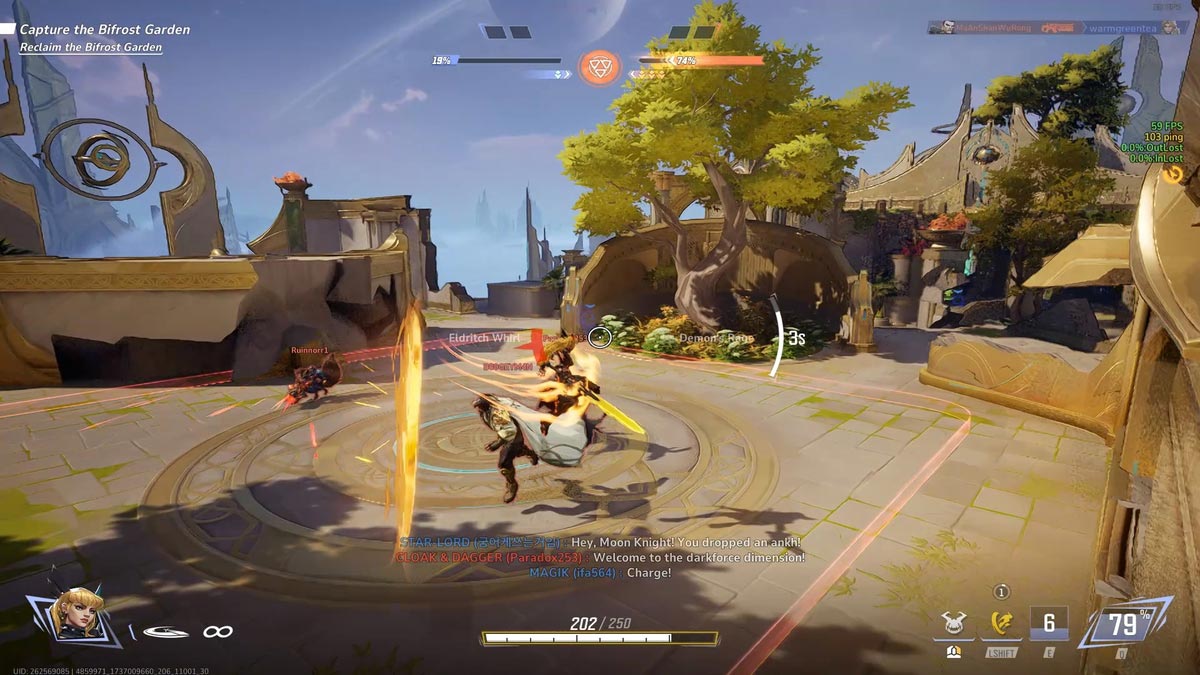The width and height of the screenshot is (1200, 675).
Task: Click the Cloak & Dagger chat message
Action: click(x=600, y=557)
